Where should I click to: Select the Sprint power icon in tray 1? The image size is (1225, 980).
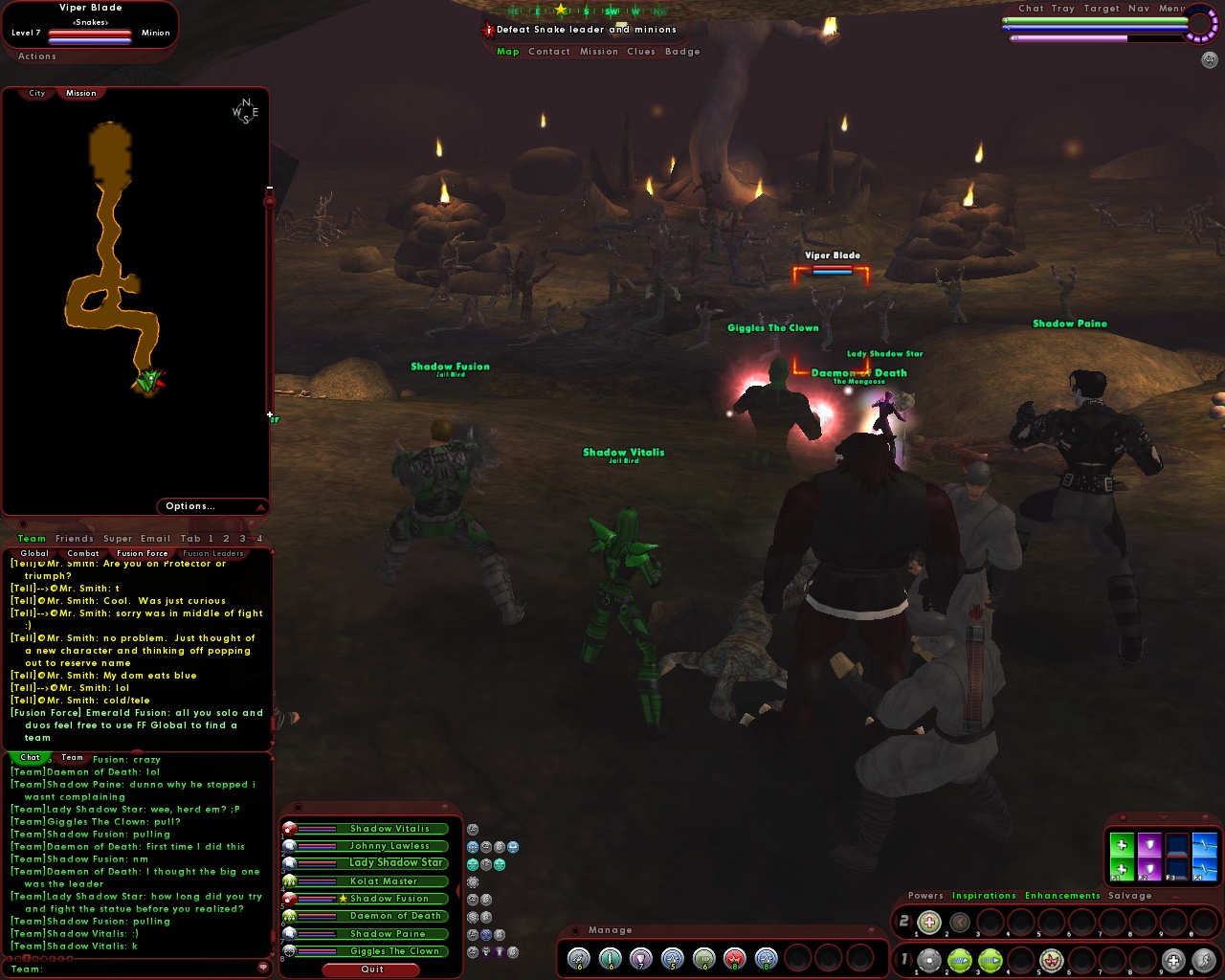click(x=1204, y=959)
